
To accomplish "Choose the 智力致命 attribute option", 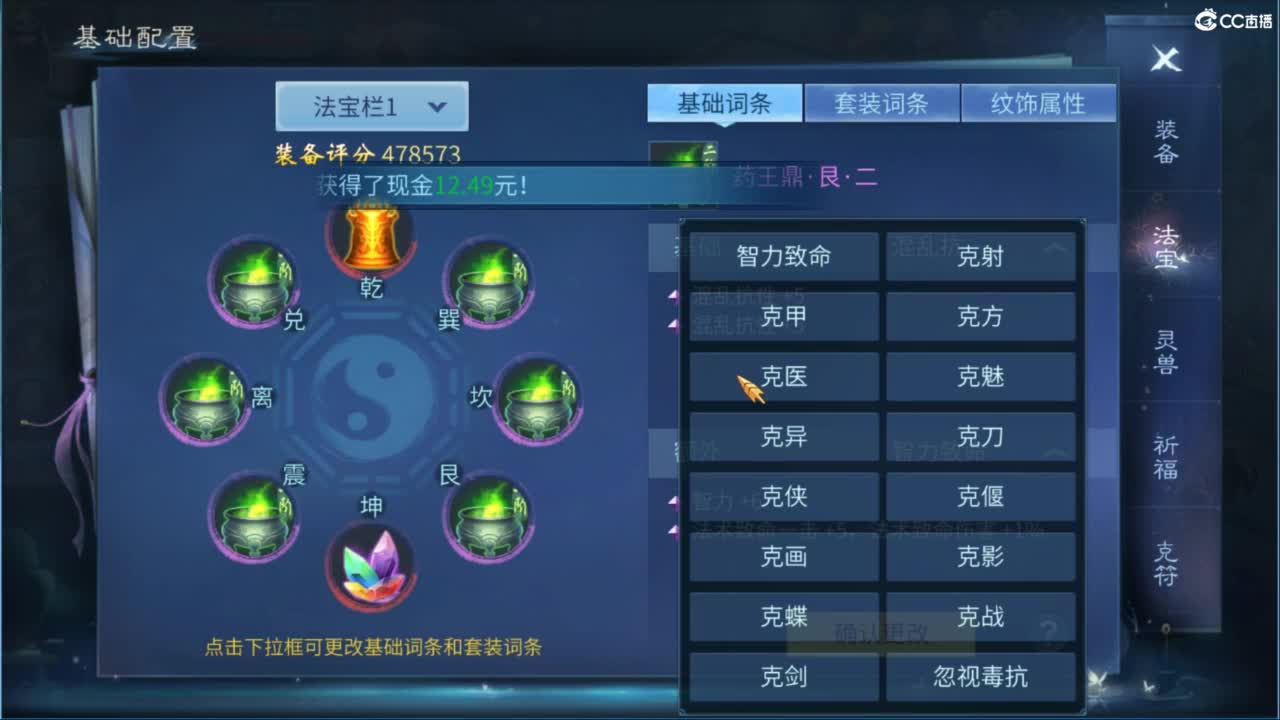I will (783, 257).
